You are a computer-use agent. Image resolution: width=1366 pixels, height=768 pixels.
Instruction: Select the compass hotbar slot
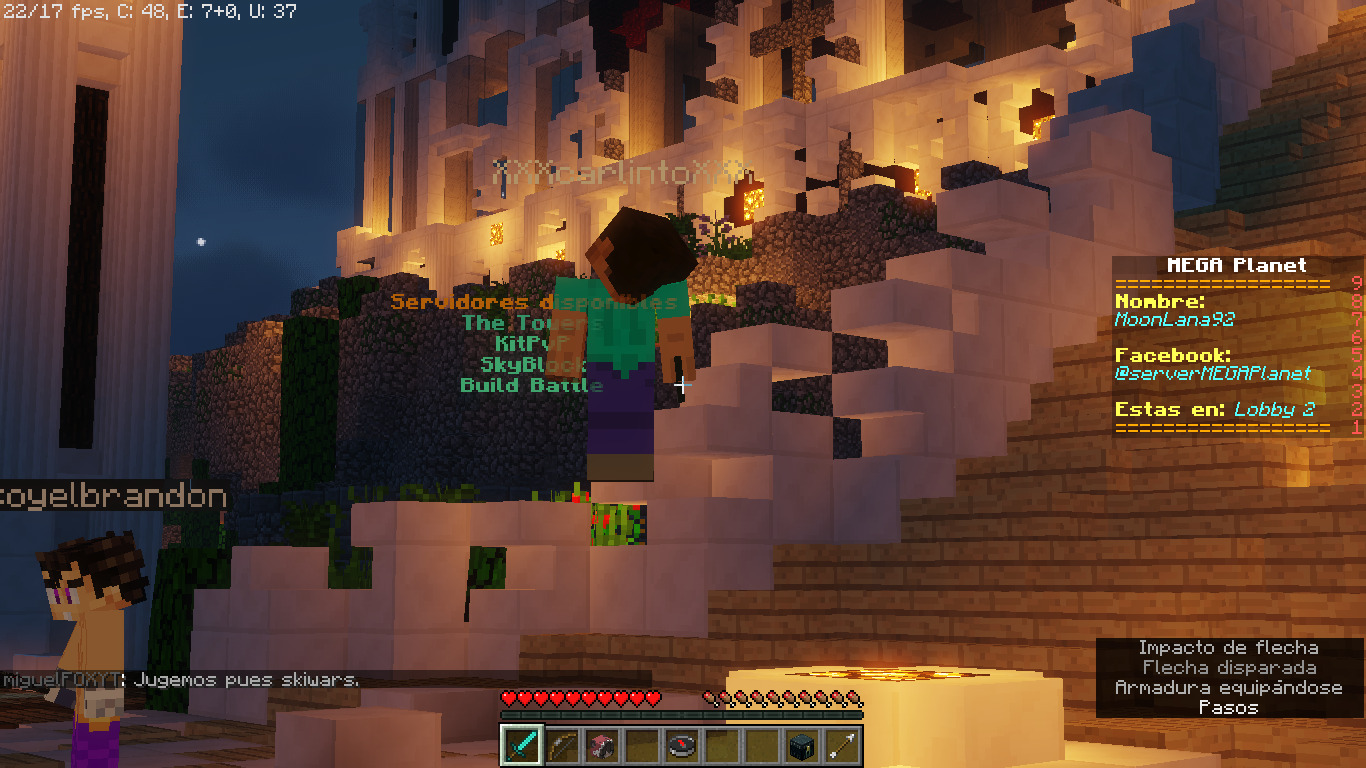(x=682, y=745)
